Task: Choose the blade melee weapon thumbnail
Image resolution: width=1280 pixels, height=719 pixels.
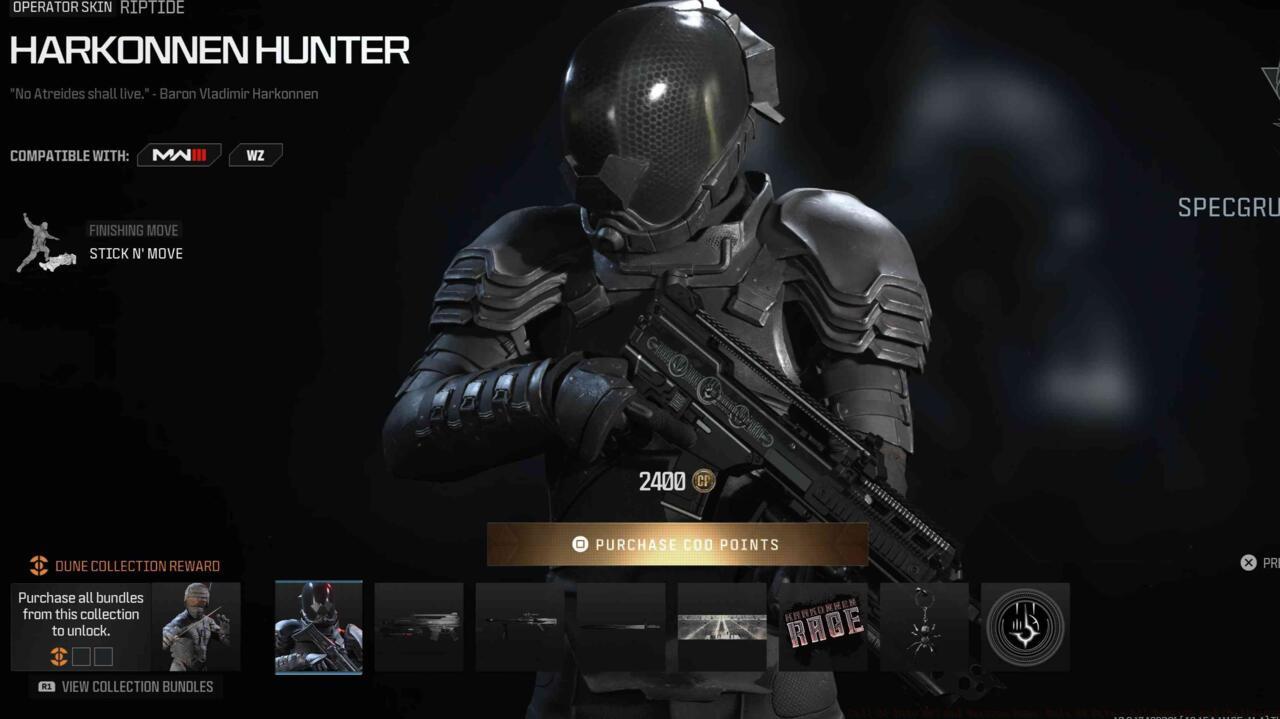Action: click(621, 627)
